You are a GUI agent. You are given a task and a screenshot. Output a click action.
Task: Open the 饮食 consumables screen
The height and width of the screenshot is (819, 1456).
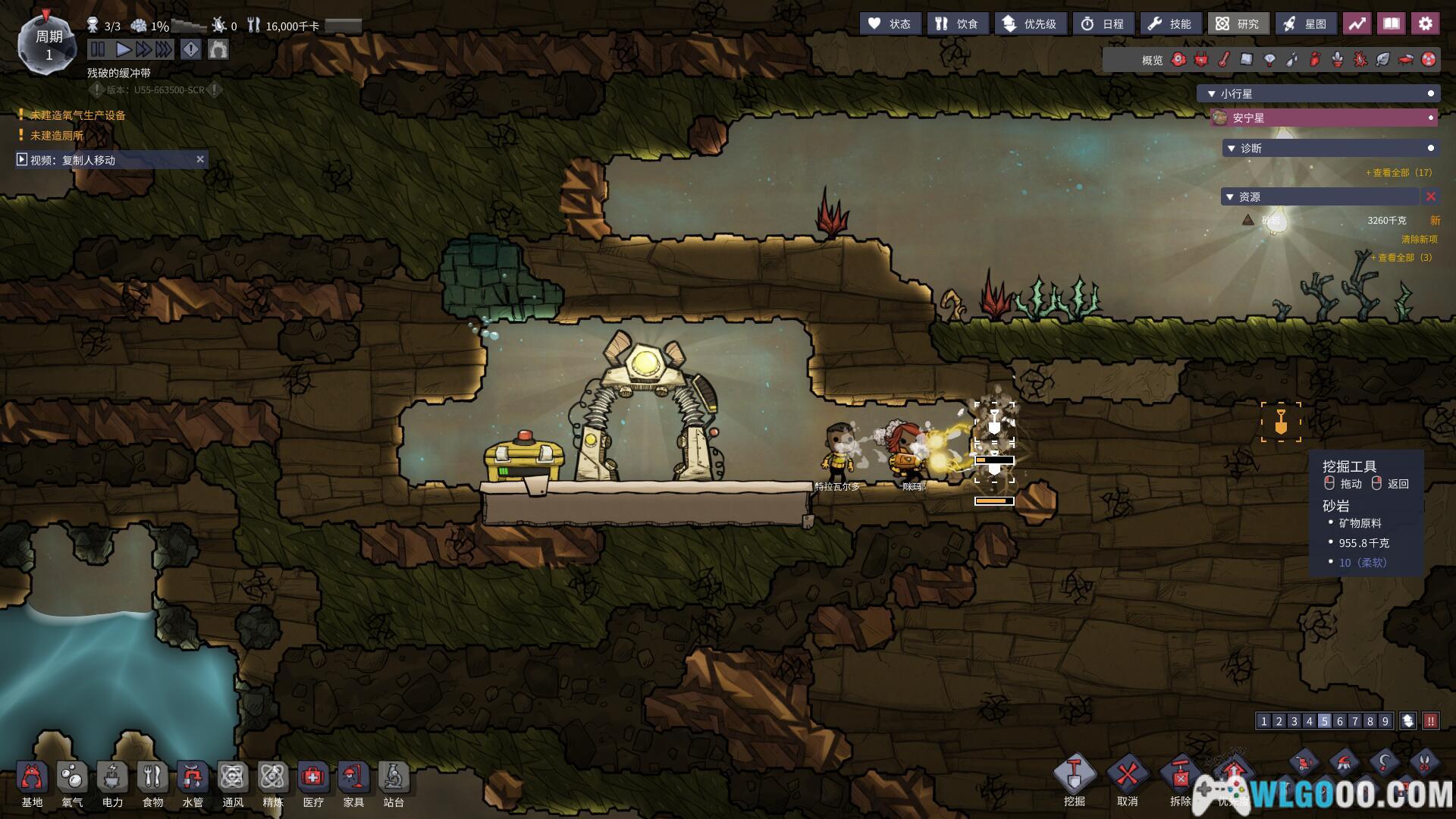pyautogui.click(x=956, y=24)
